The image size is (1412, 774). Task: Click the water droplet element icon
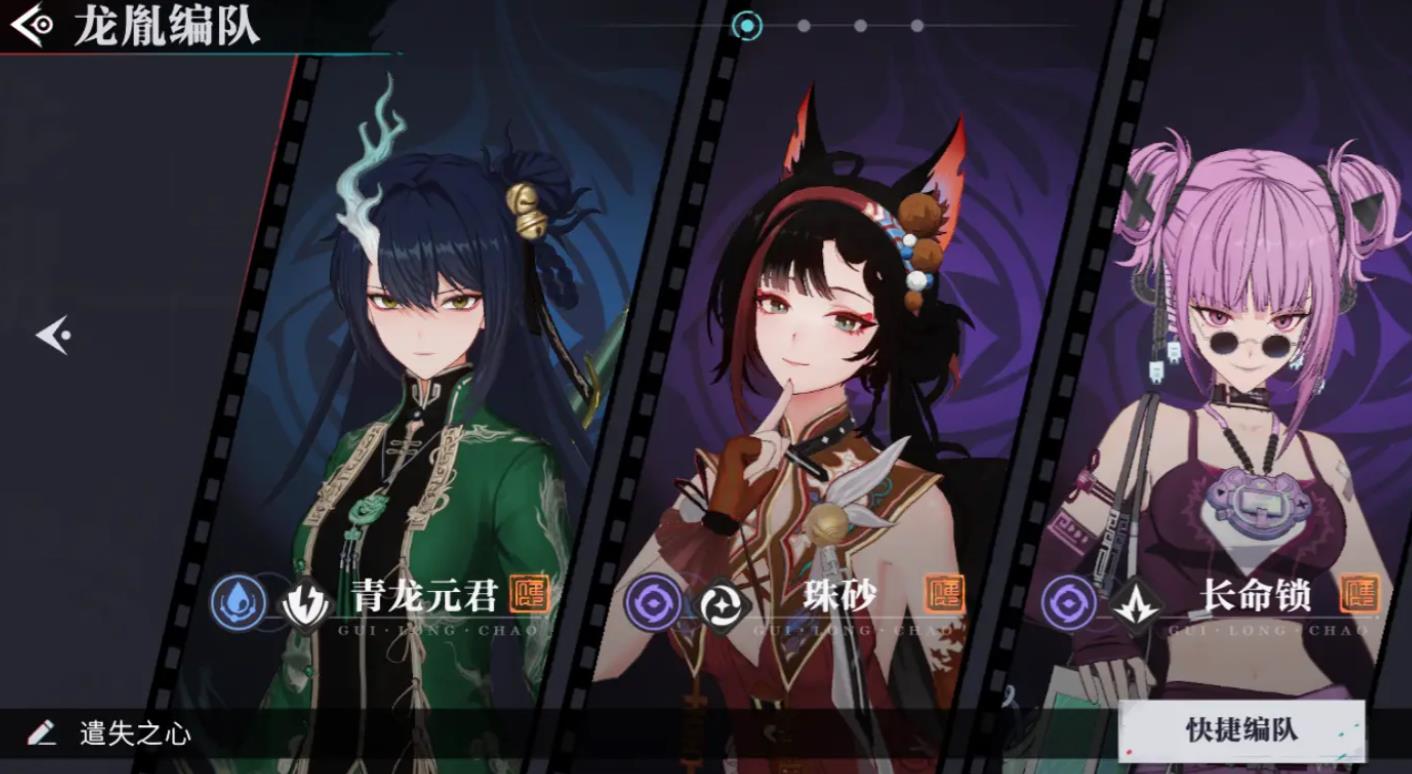(x=239, y=603)
